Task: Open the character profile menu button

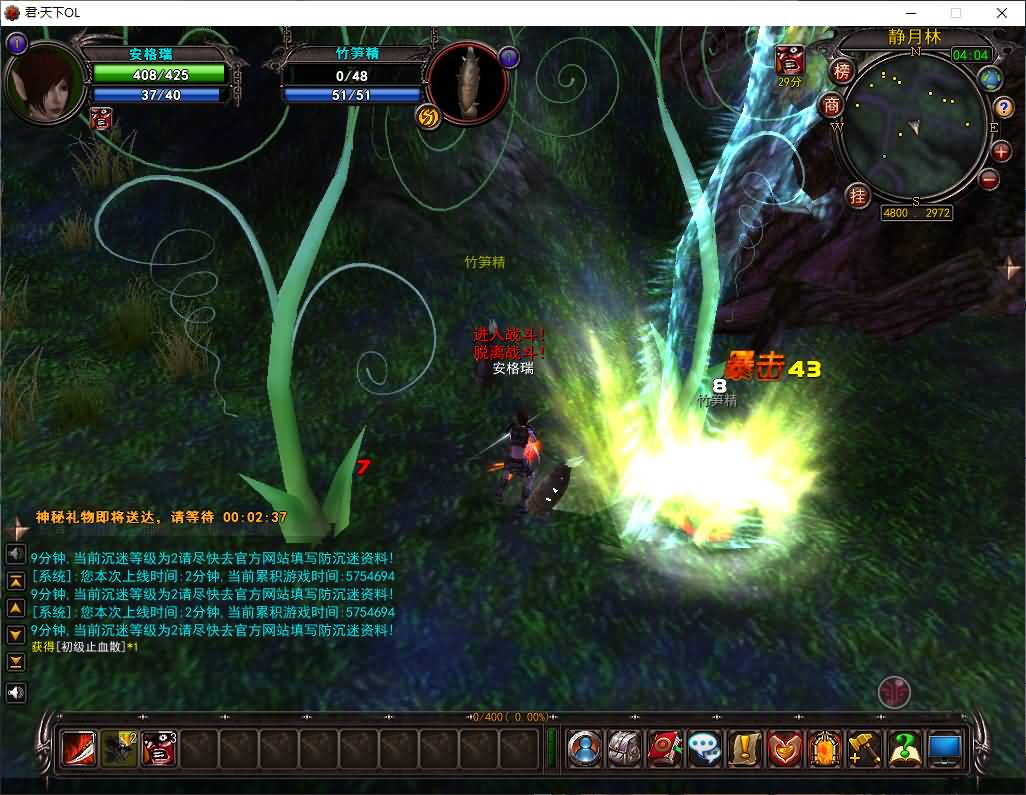Action: 585,748
